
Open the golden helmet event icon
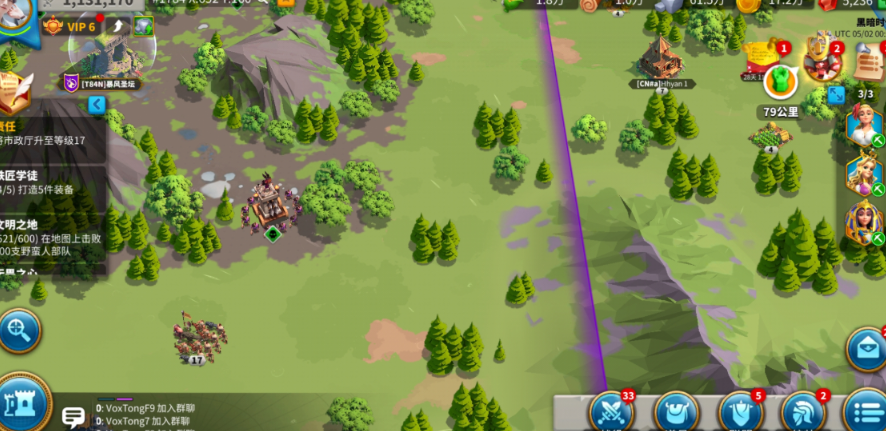[x=822, y=58]
